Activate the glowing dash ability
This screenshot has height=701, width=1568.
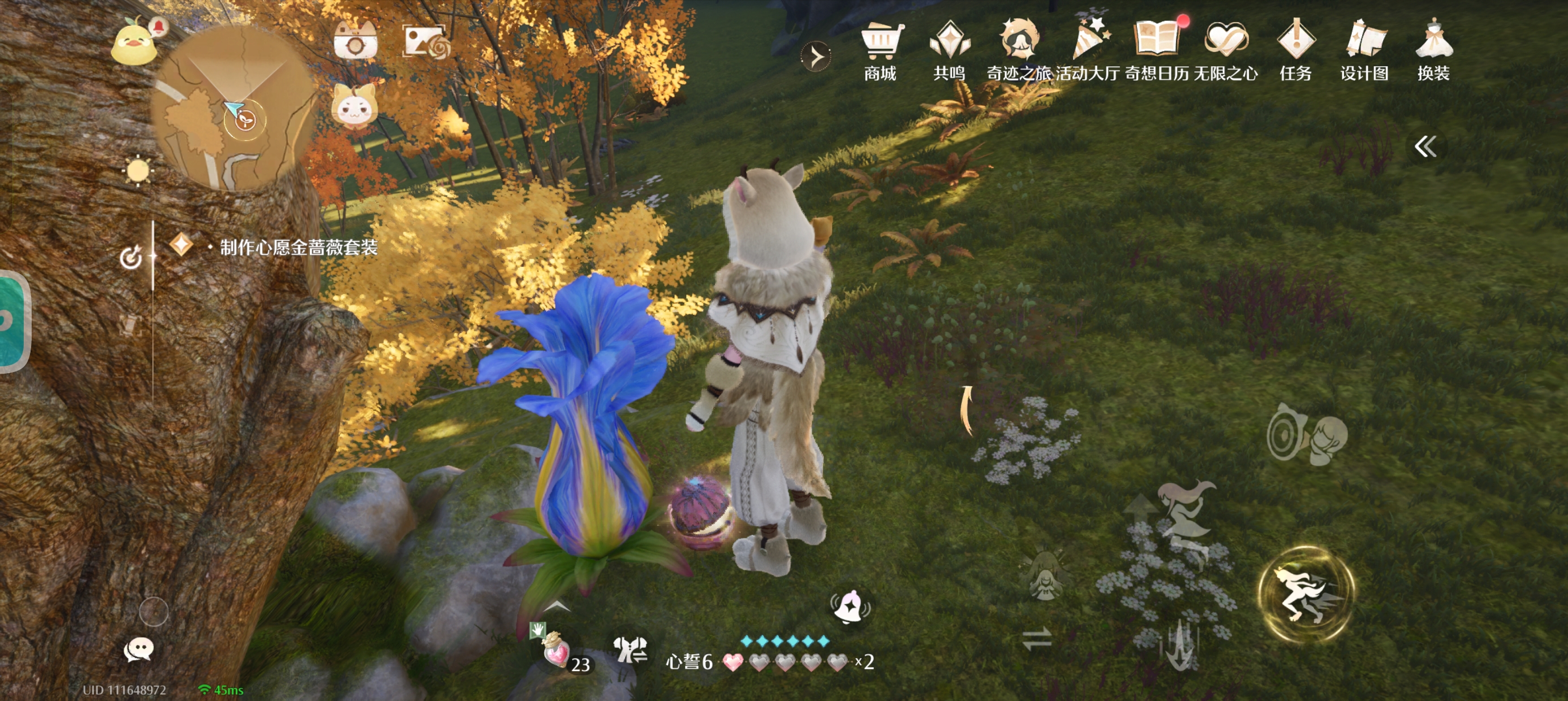pos(1306,593)
